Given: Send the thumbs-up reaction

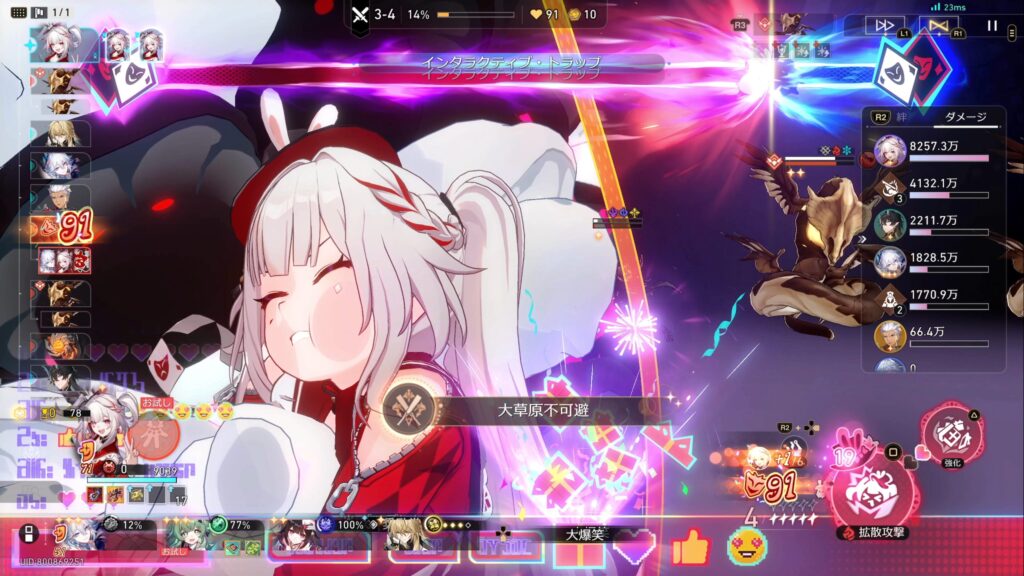Looking at the screenshot, I should pos(690,548).
